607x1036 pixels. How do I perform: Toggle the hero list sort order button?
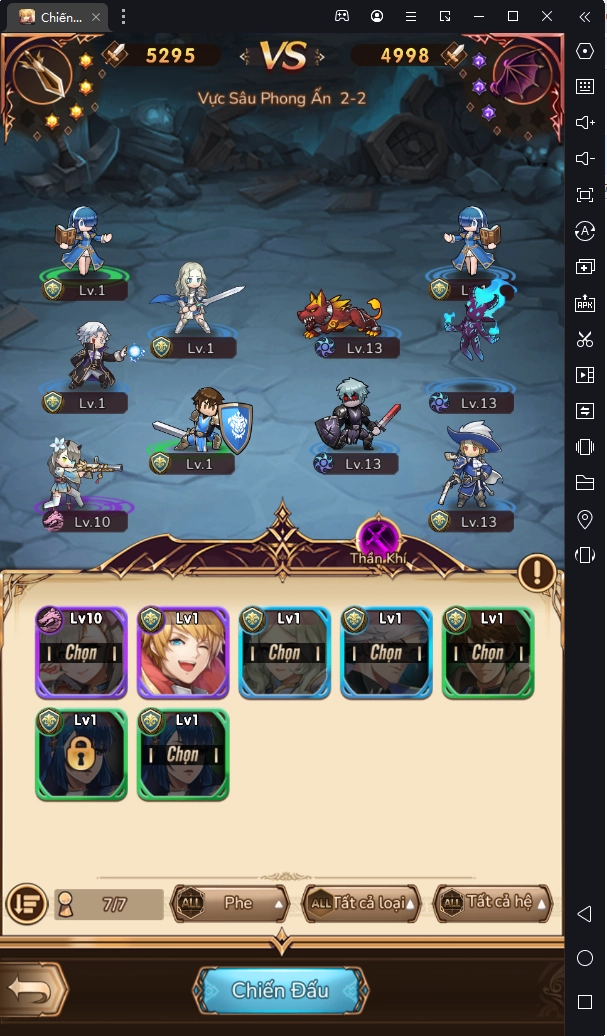[x=25, y=903]
